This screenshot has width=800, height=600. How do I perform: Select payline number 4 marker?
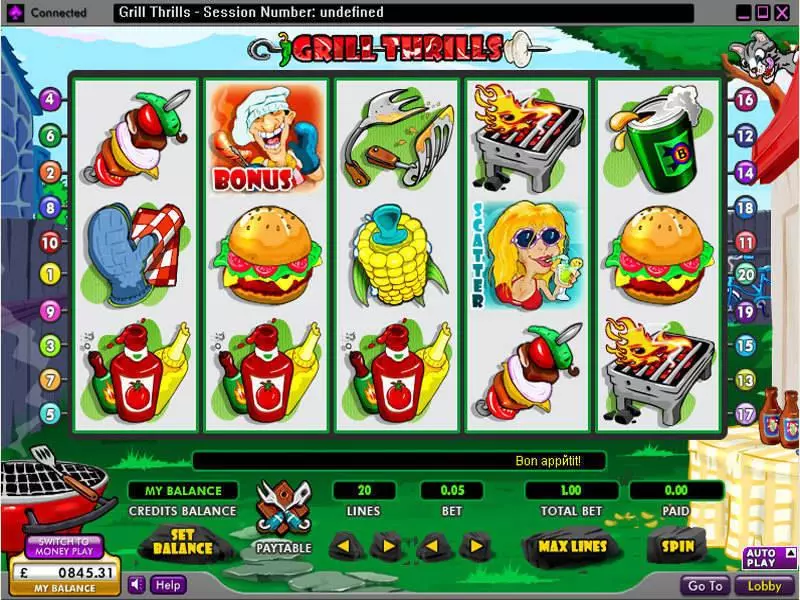(49, 100)
